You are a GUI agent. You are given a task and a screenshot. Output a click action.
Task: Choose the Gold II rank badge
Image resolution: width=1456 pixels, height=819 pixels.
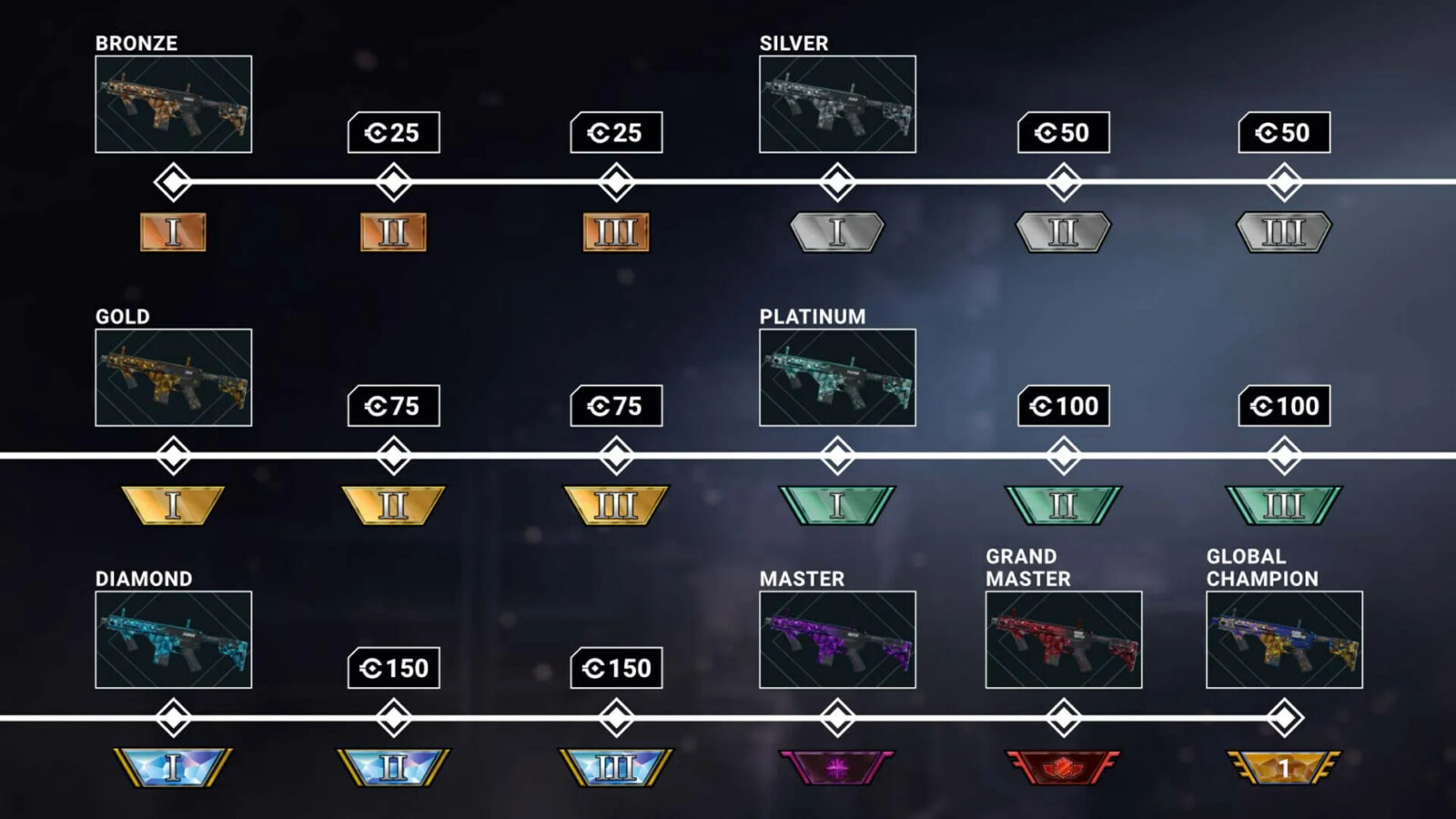tap(393, 505)
